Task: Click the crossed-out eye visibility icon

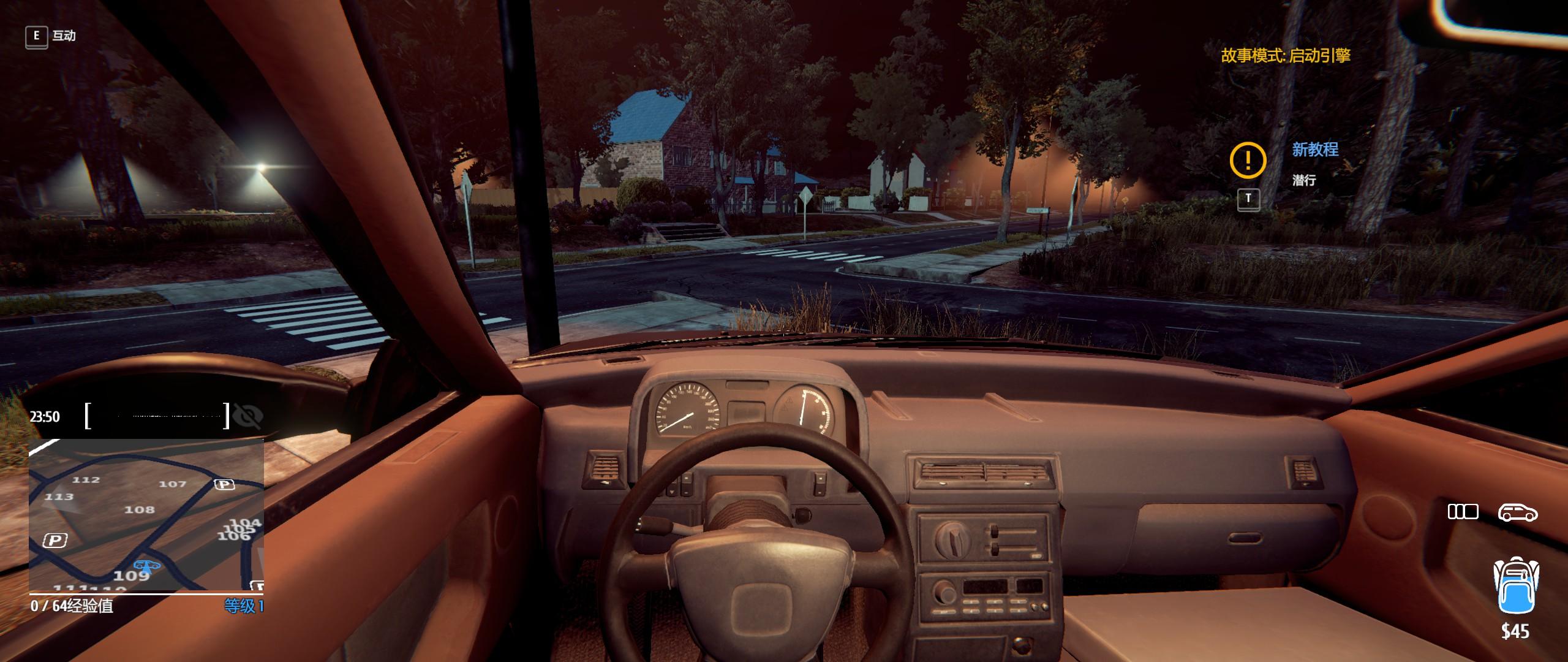Action: pos(248,416)
